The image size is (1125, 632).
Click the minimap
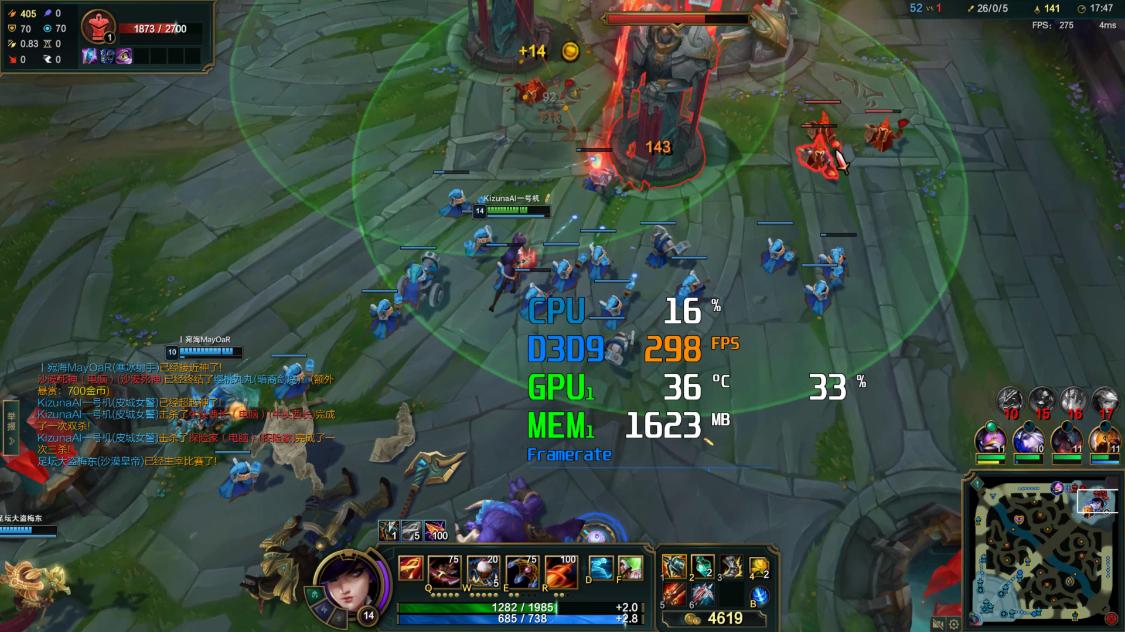(x=1040, y=545)
